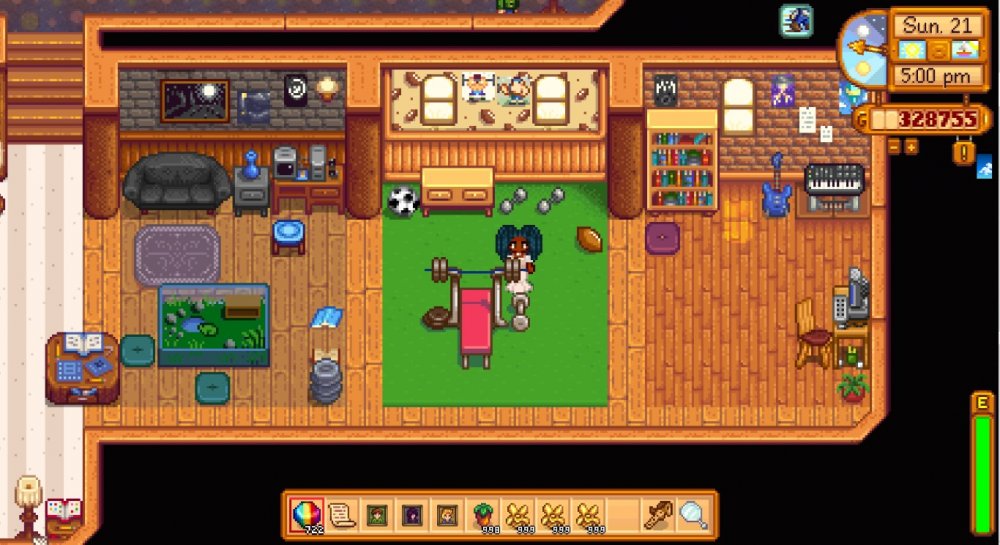
Task: Click the zoom-in plus button
Action: pos(911,147)
